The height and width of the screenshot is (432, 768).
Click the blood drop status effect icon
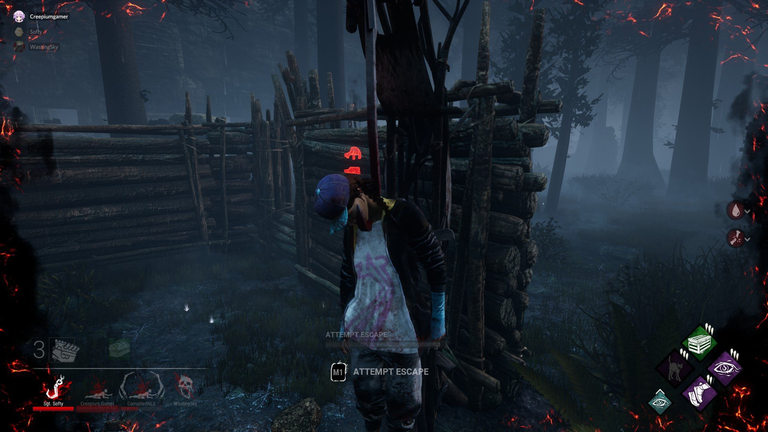[736, 210]
